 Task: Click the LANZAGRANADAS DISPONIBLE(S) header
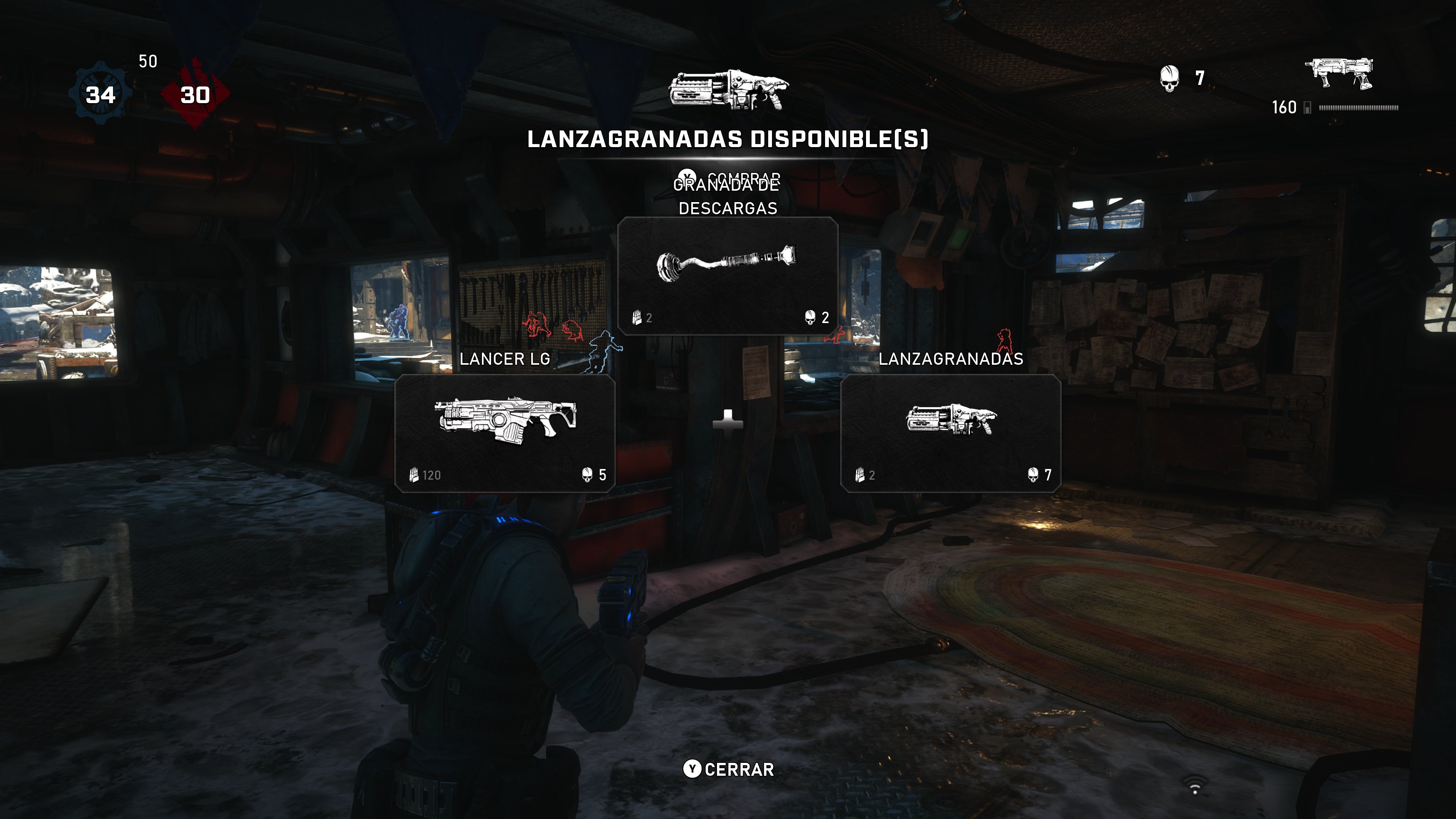[x=728, y=139]
